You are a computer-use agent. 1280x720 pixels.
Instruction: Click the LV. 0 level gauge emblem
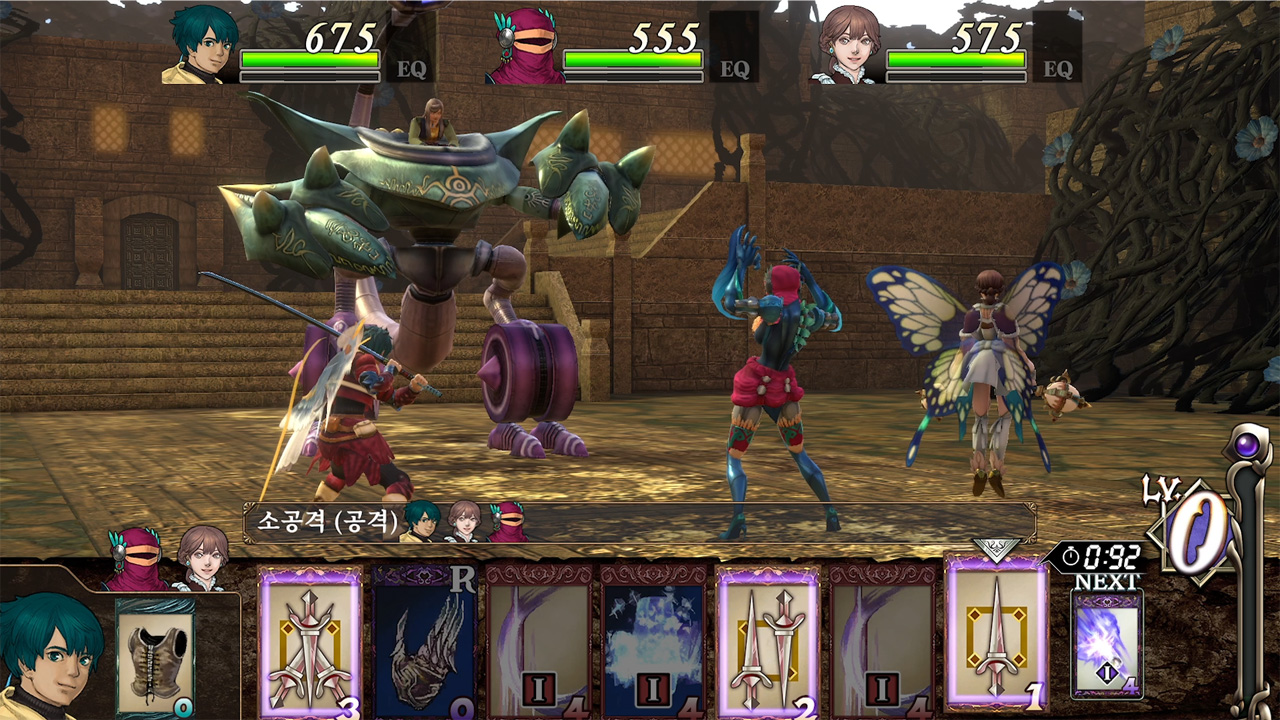pyautogui.click(x=1194, y=530)
